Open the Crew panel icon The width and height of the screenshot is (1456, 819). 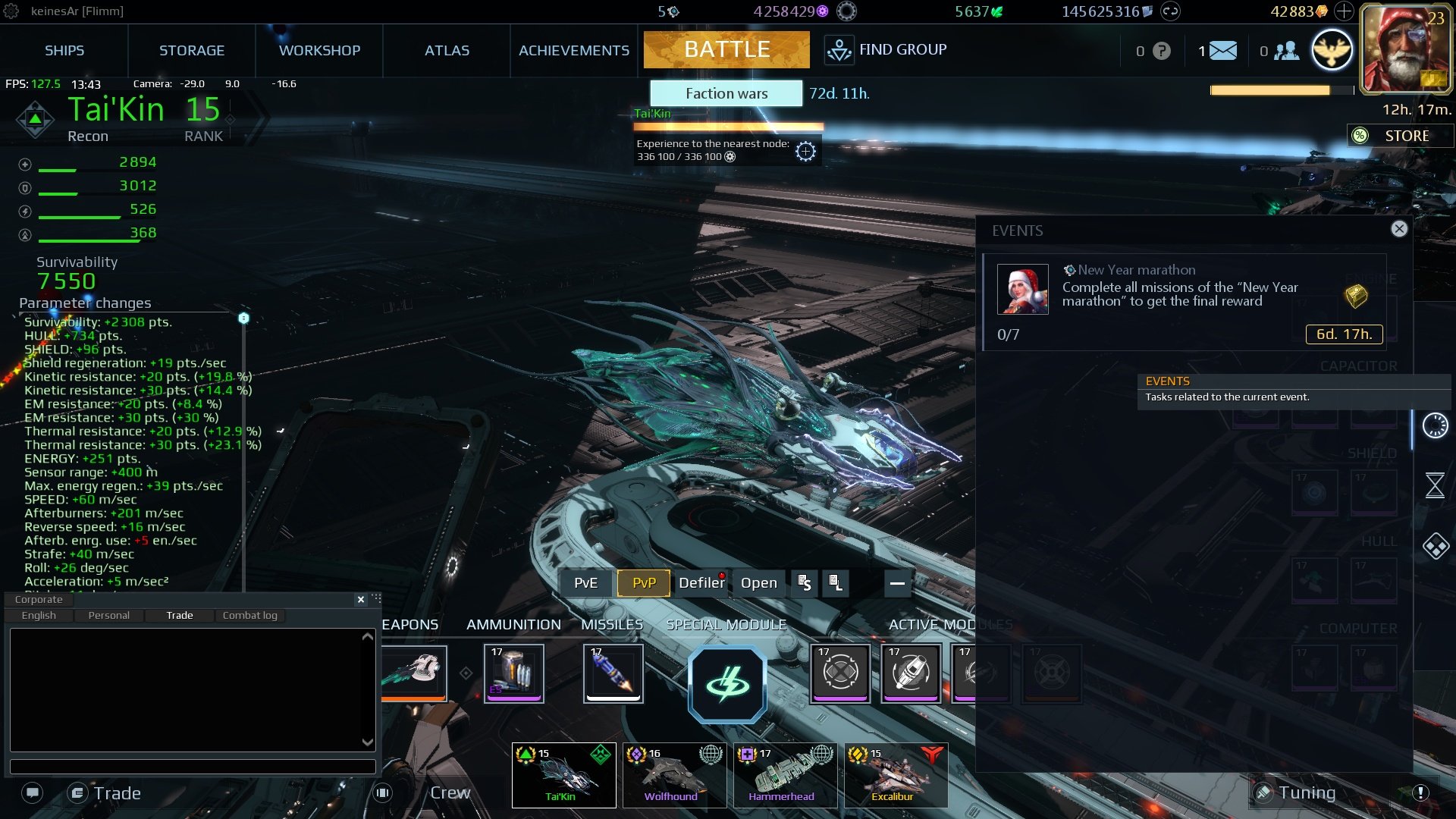(x=382, y=792)
